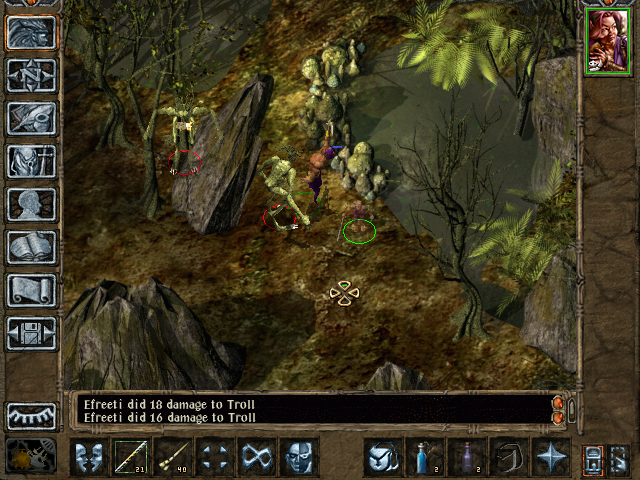Image resolution: width=640 pixels, height=480 pixels.
Task: Open the character record bust icon
Action: point(31,204)
